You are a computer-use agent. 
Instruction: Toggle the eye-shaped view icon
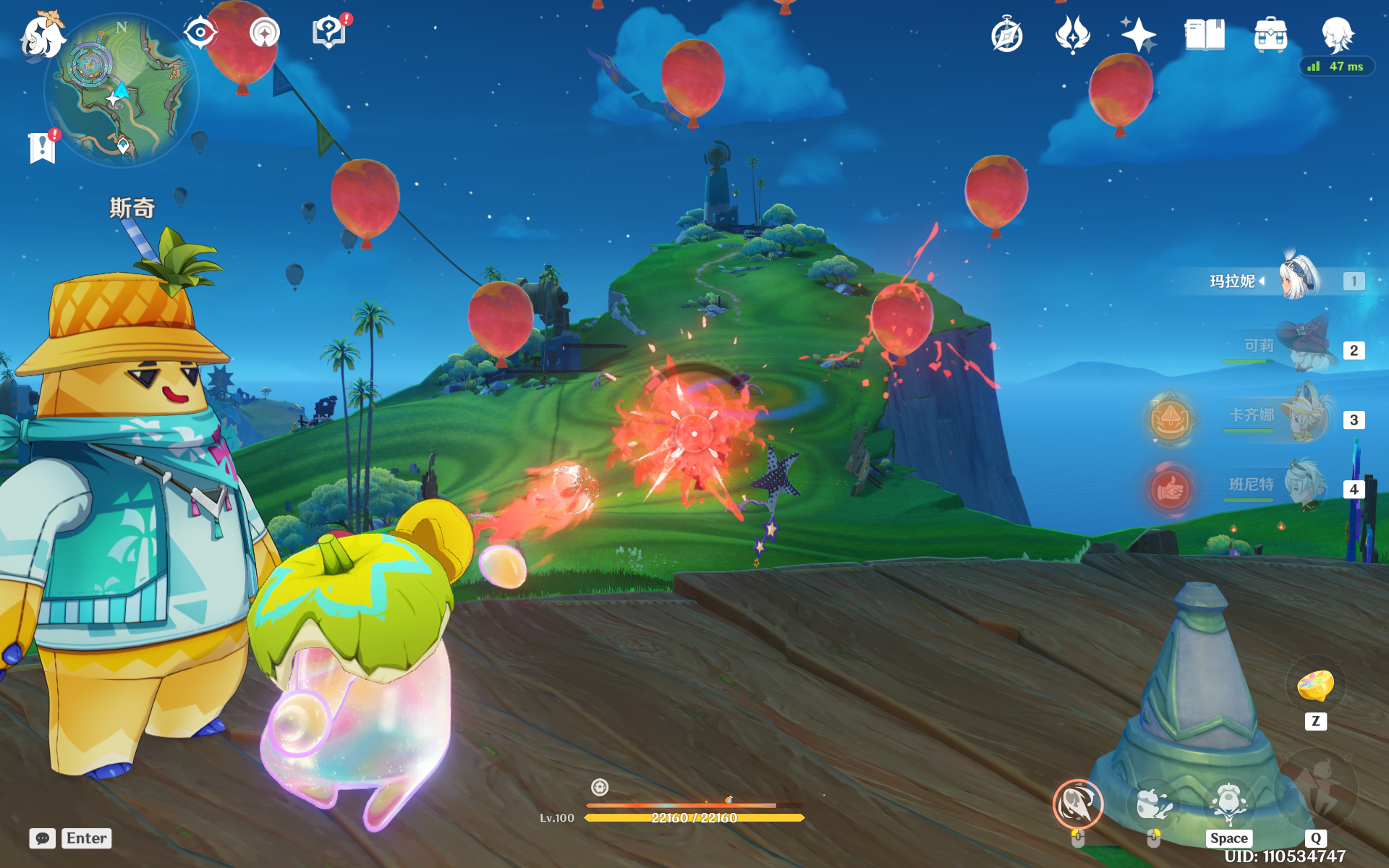point(200,33)
